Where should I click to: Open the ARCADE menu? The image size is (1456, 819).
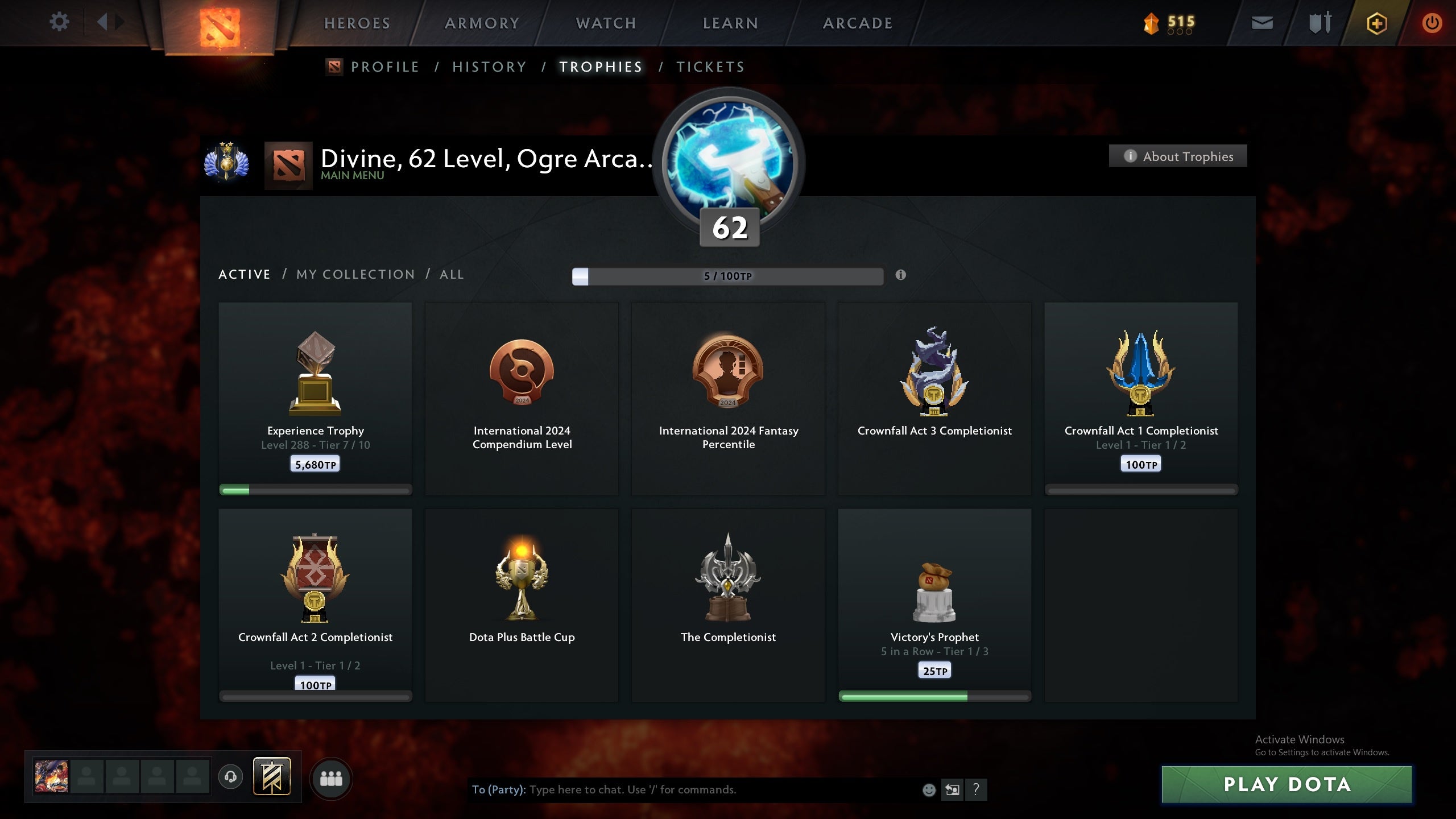pos(857,23)
